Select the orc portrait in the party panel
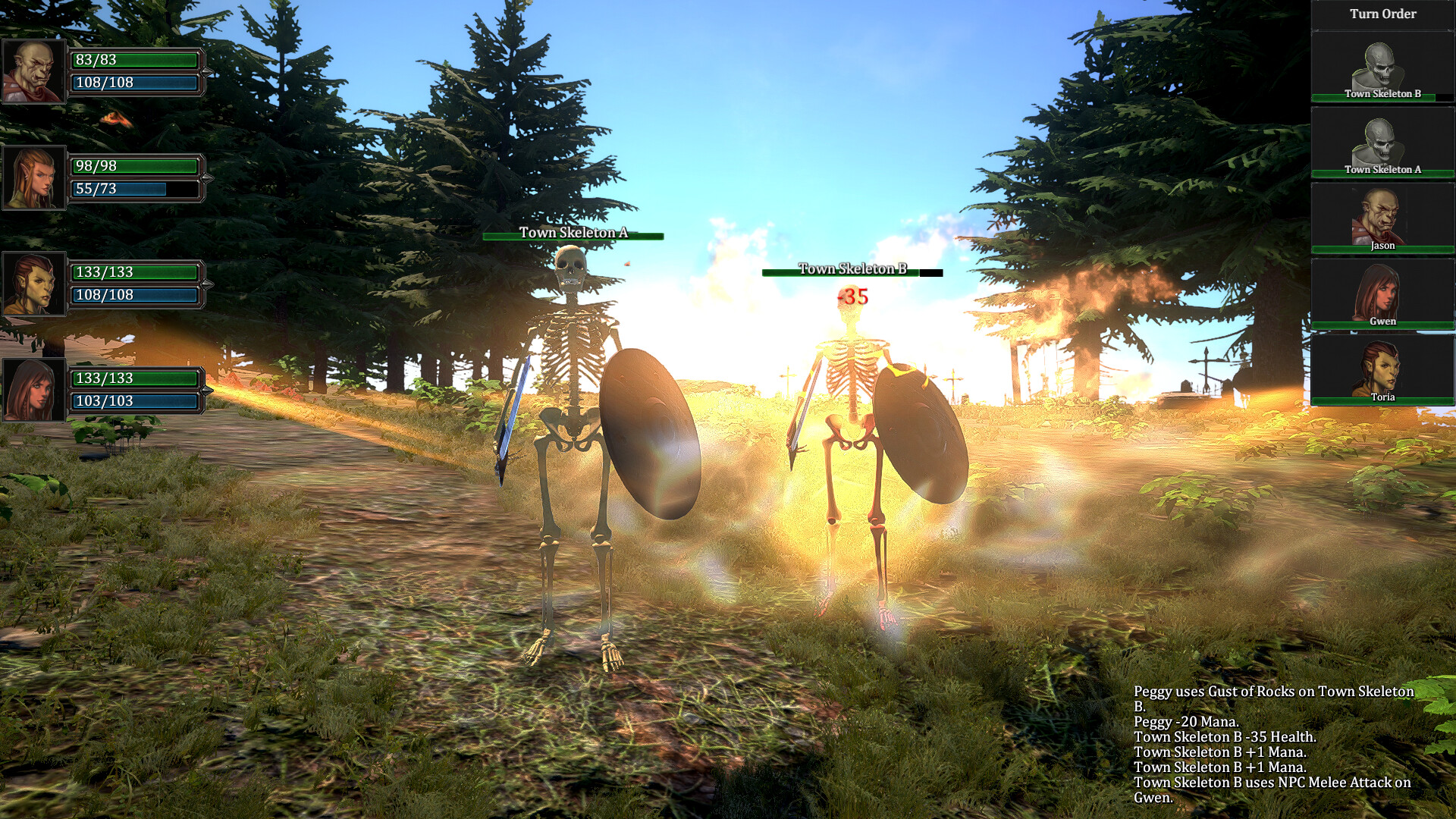The image size is (1456, 819). click(x=33, y=73)
